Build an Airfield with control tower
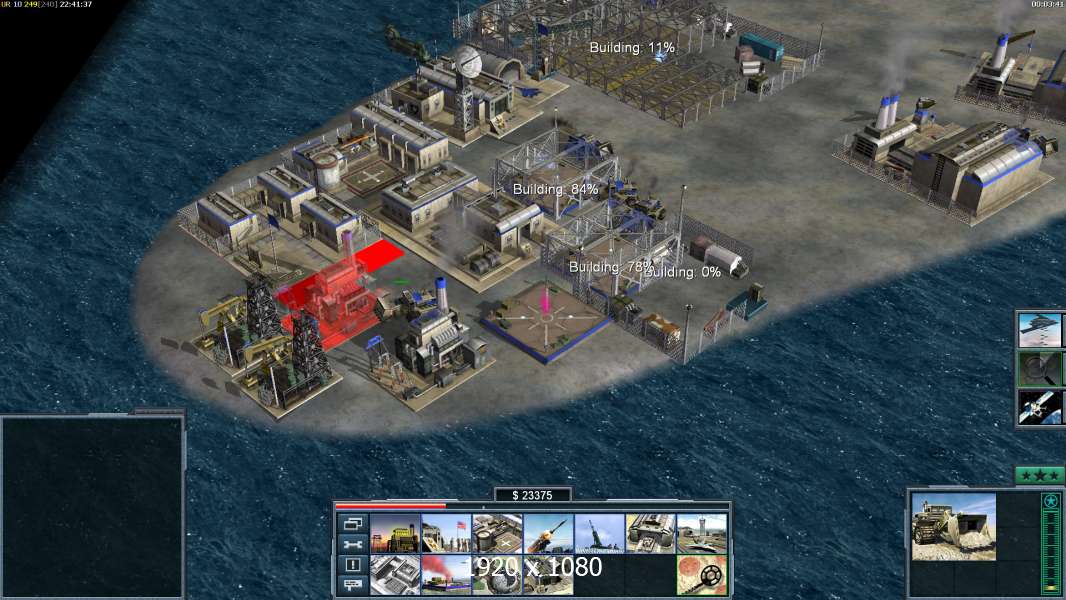This screenshot has height=600, width=1066. [701, 534]
